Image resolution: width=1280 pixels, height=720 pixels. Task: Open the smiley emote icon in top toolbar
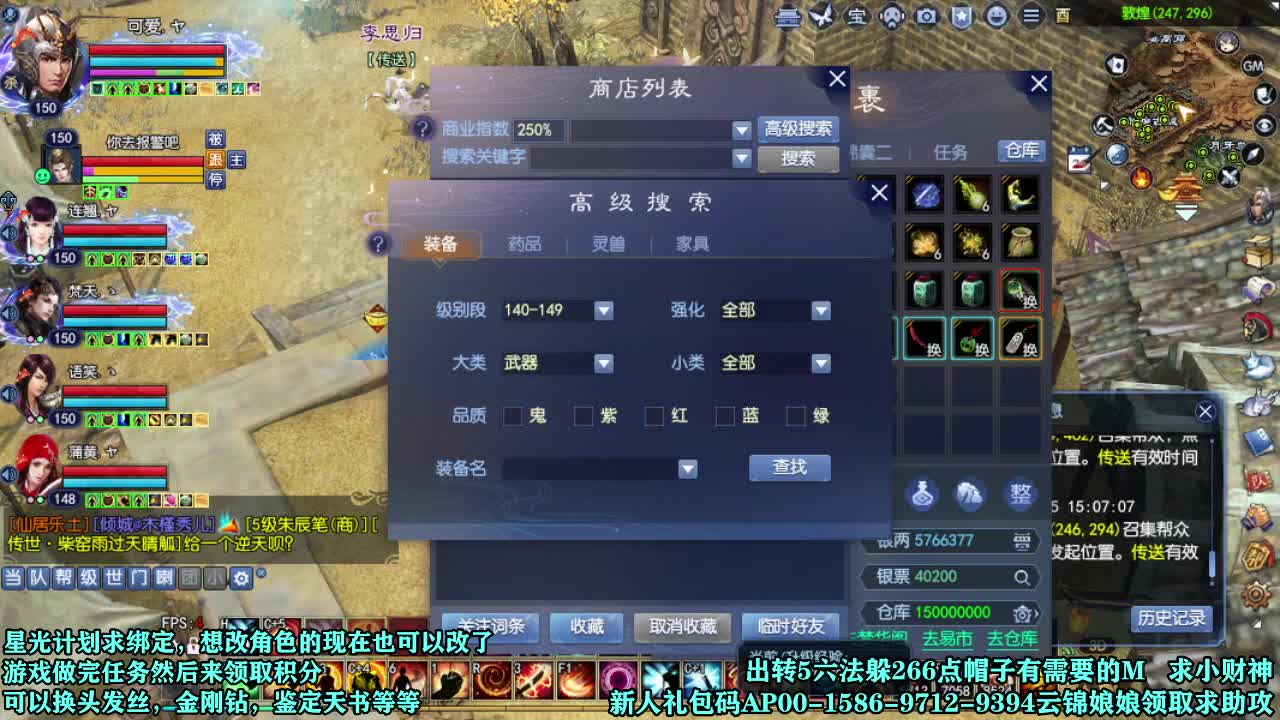[x=995, y=18]
